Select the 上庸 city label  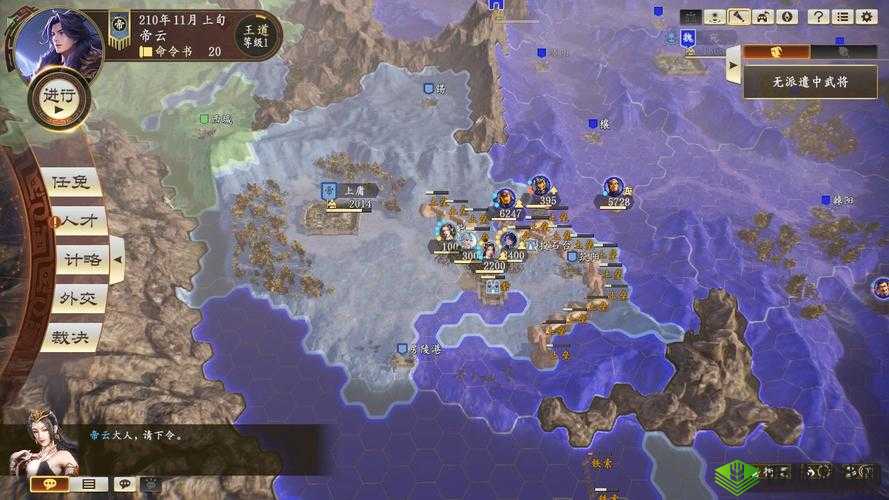coord(353,189)
